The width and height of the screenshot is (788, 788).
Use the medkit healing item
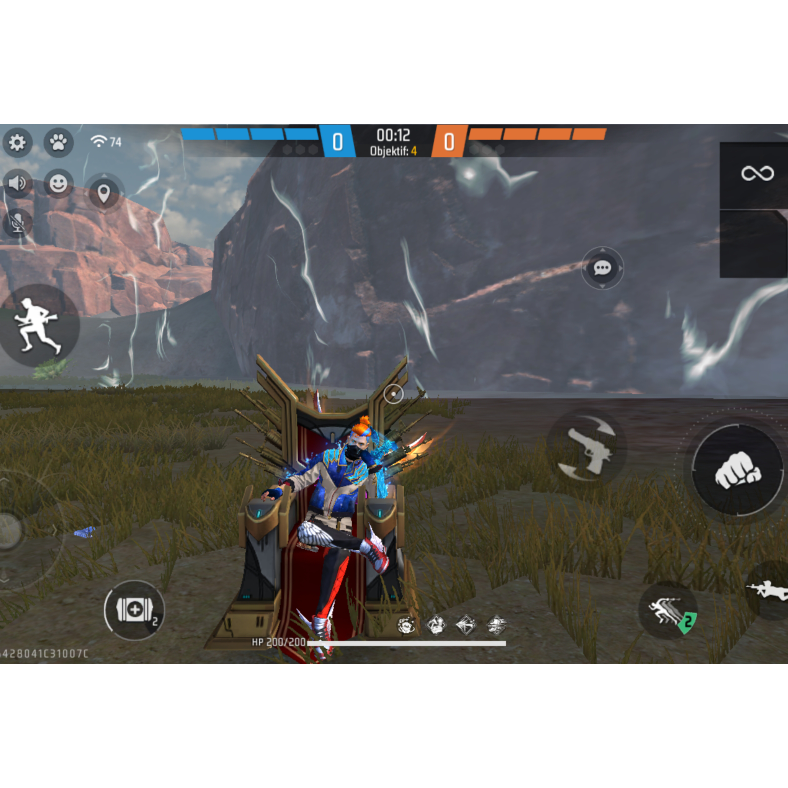click(x=134, y=610)
